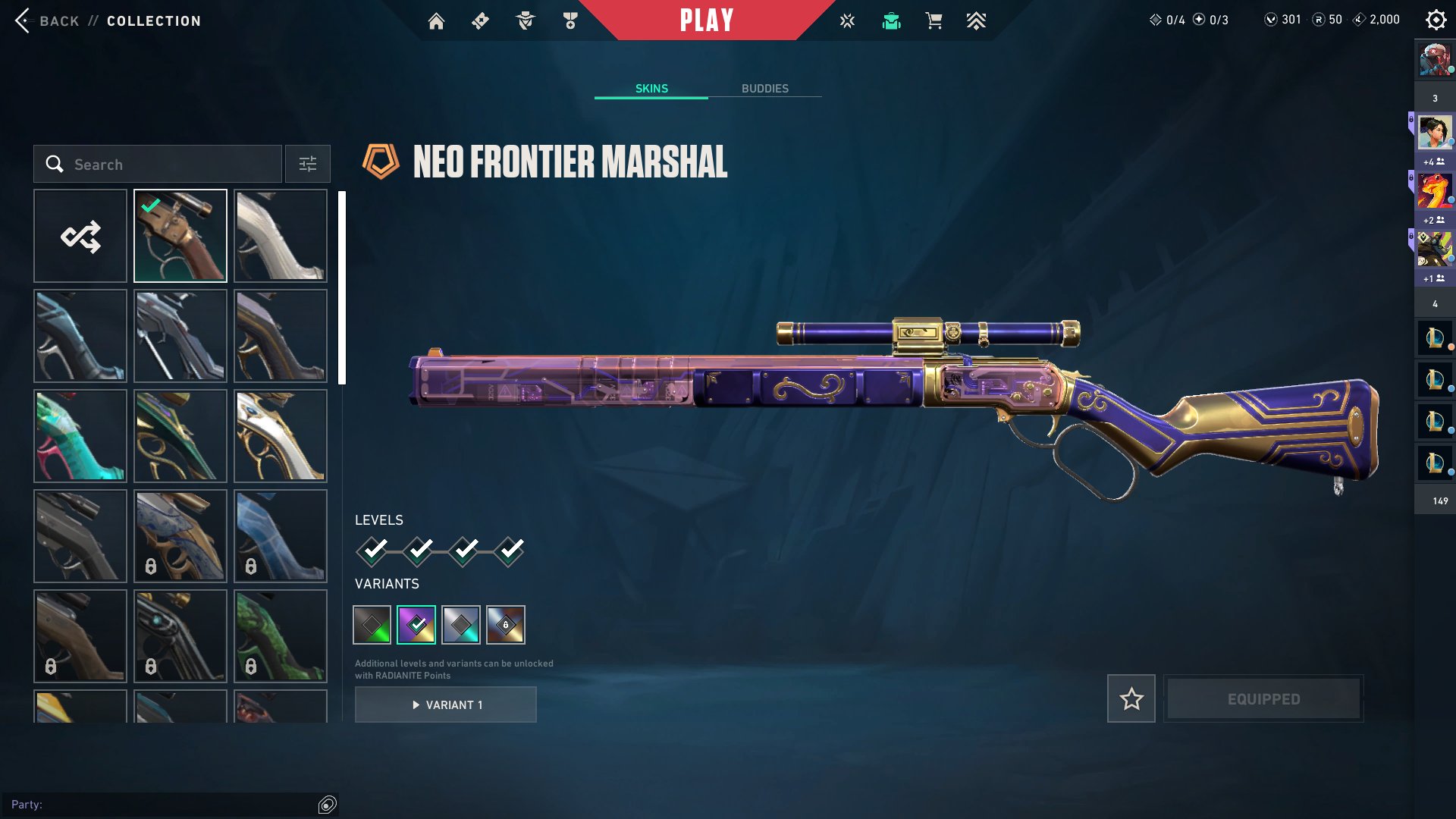This screenshot has height=819, width=1456.
Task: Select the white and silver Marshal skin
Action: point(281,236)
